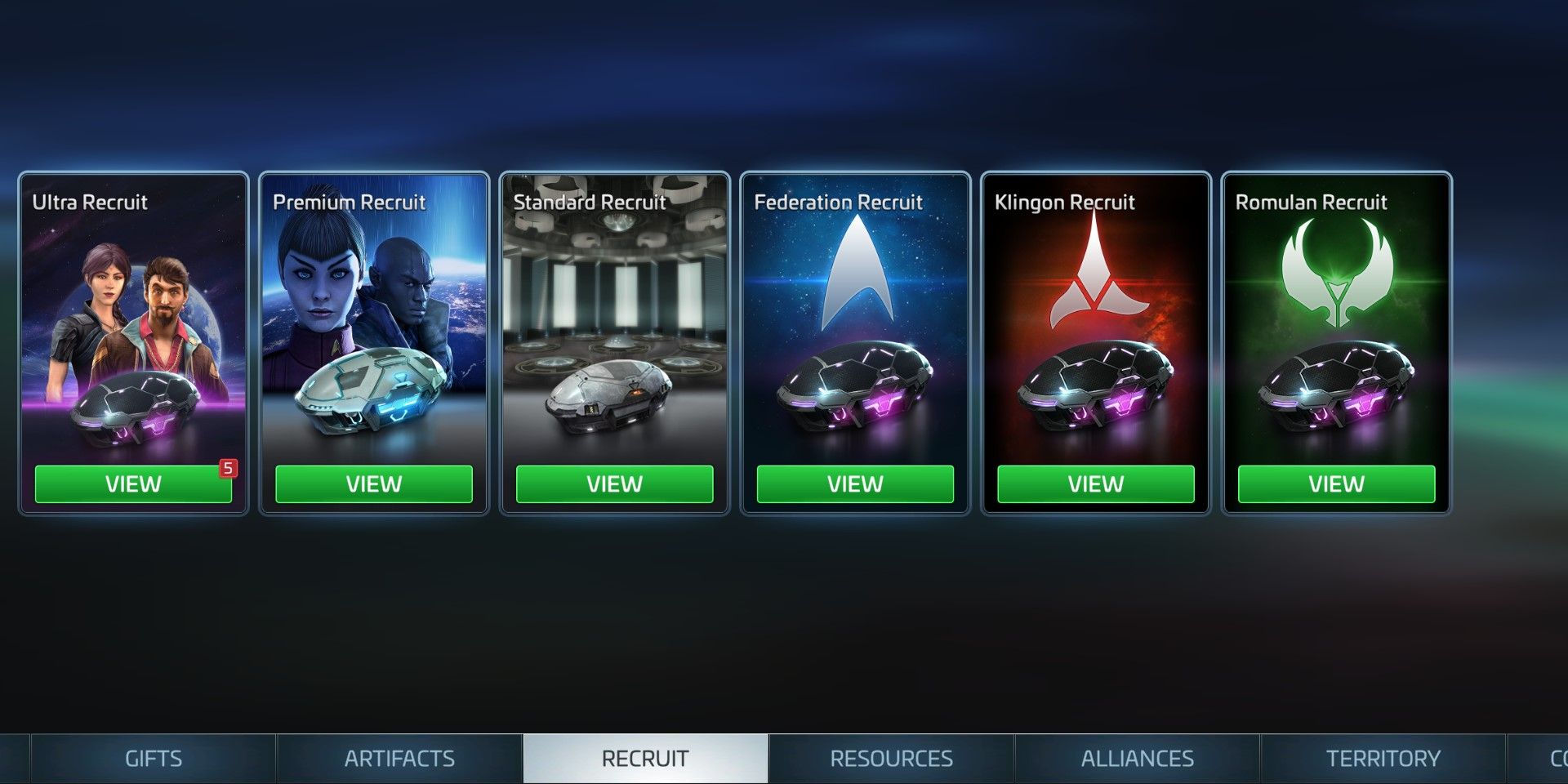Select the Klingon emblem card artwork
Screen dimensions: 1568x784
(x=1095, y=327)
